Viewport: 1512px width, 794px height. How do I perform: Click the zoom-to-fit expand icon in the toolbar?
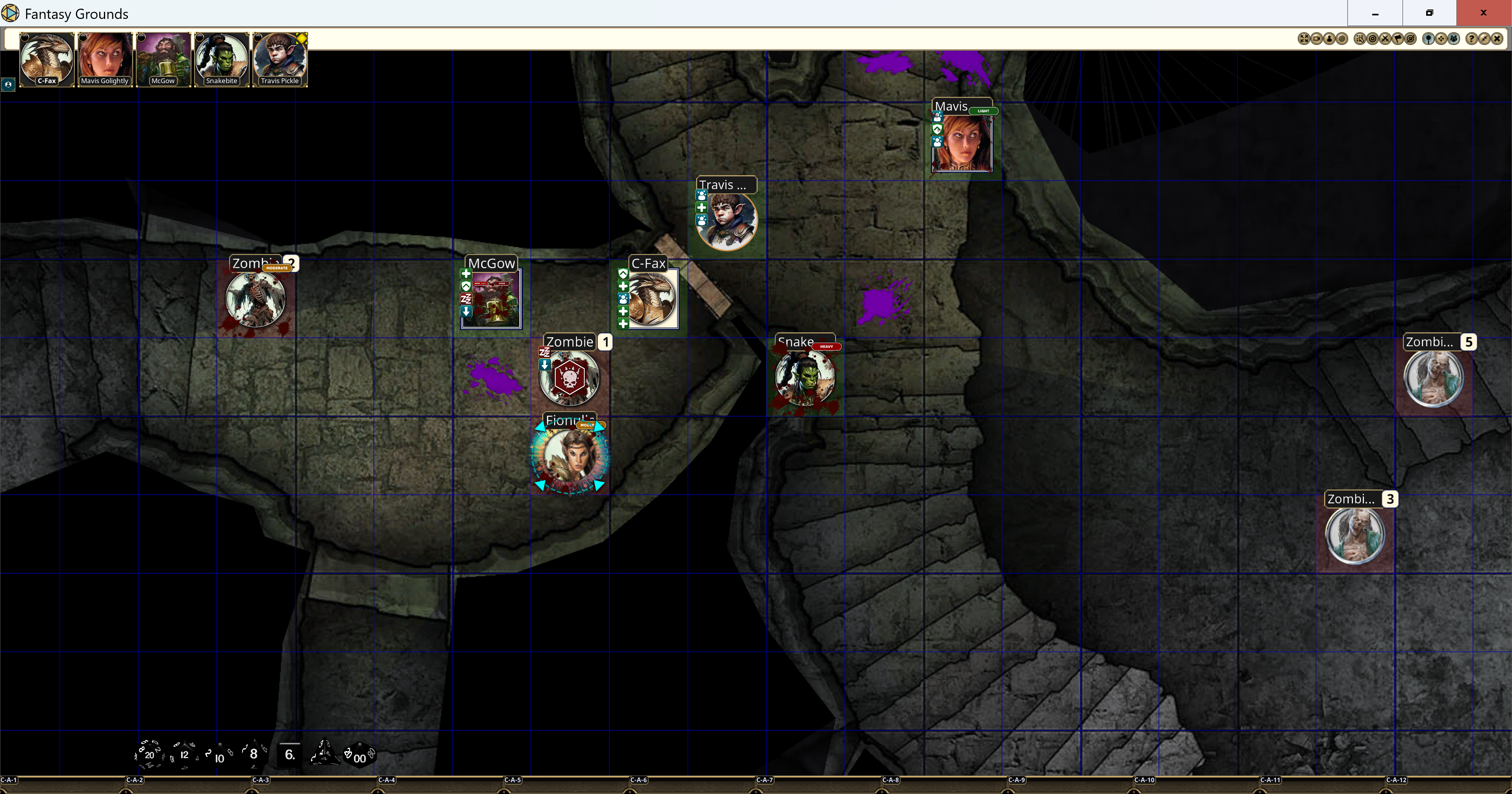[1304, 39]
